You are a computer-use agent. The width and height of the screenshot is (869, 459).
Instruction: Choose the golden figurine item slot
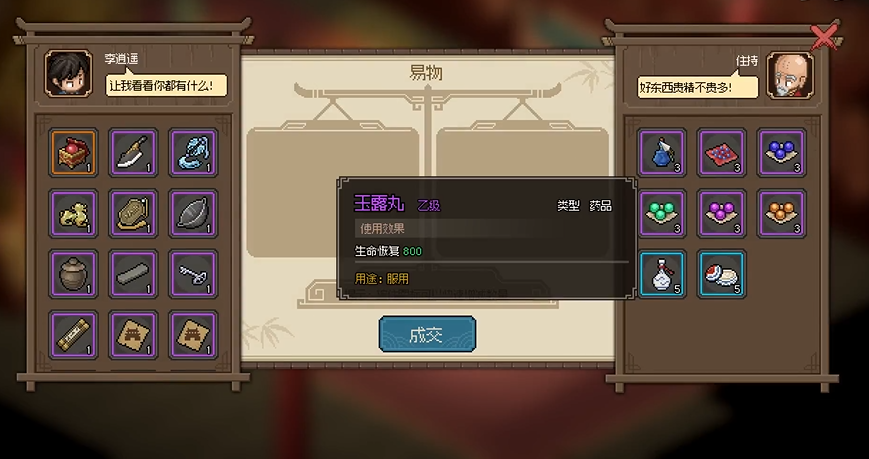pos(74,212)
